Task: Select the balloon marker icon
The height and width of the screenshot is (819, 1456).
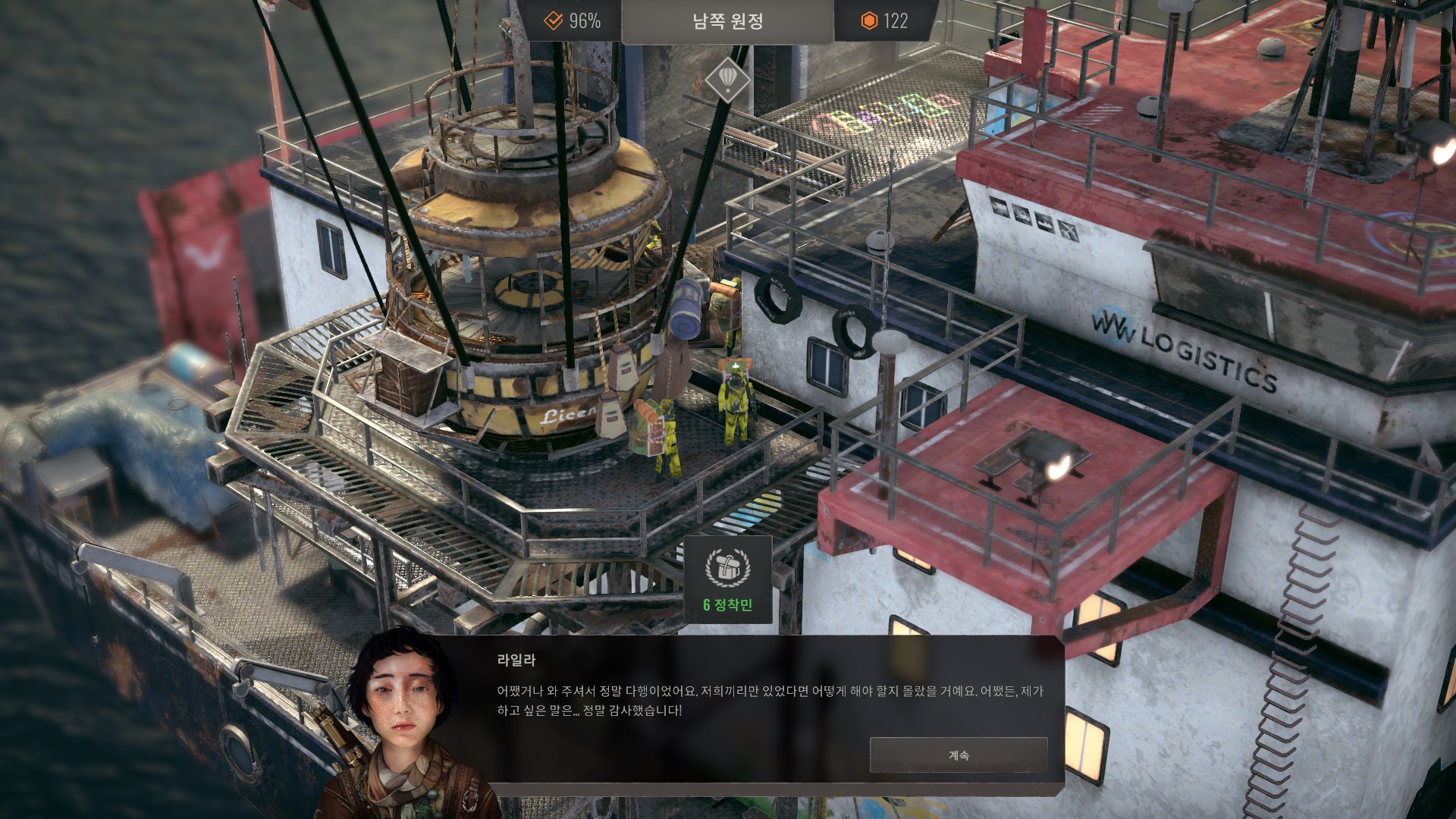Action: pyautogui.click(x=727, y=79)
